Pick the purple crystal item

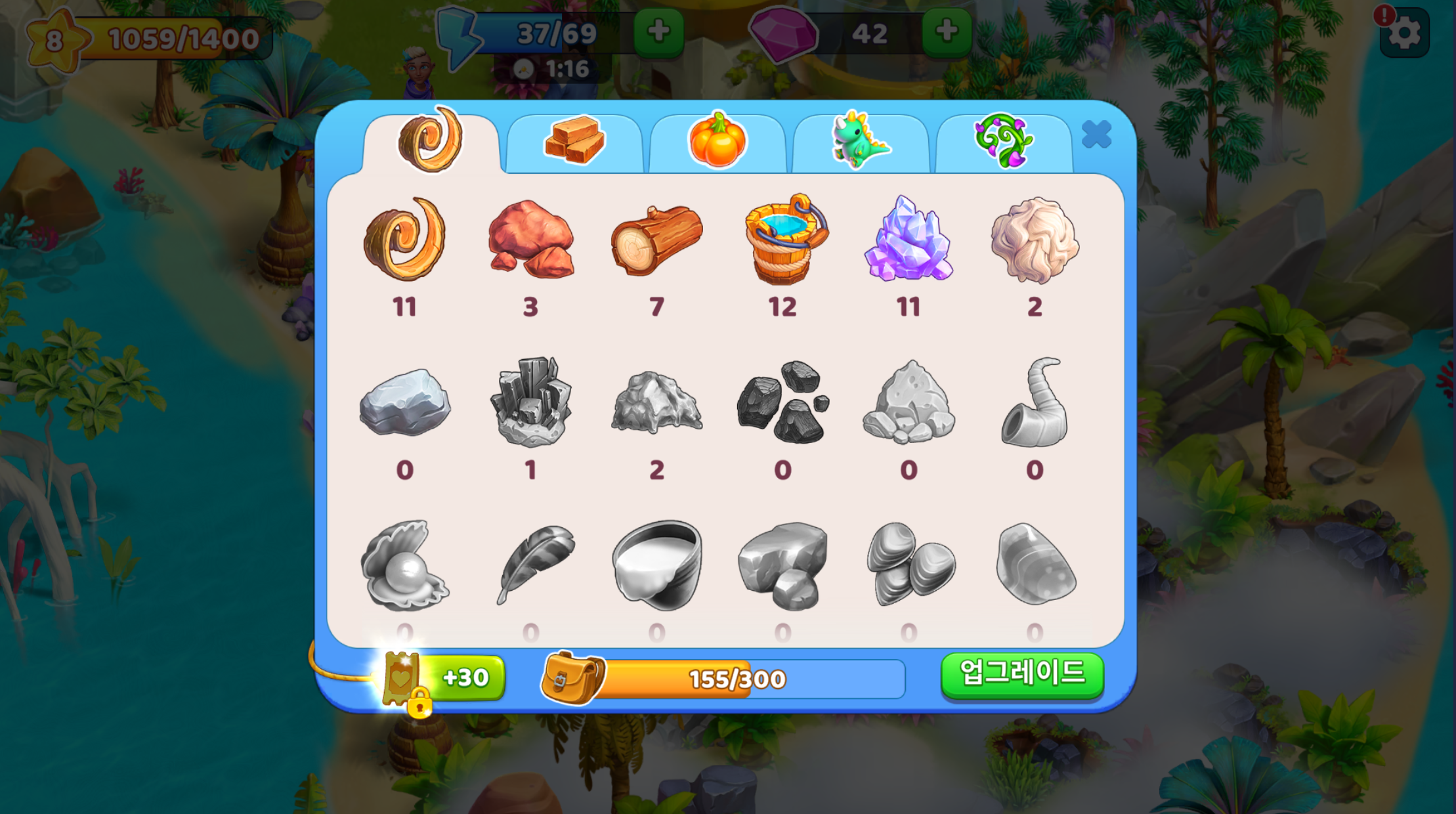tap(909, 240)
